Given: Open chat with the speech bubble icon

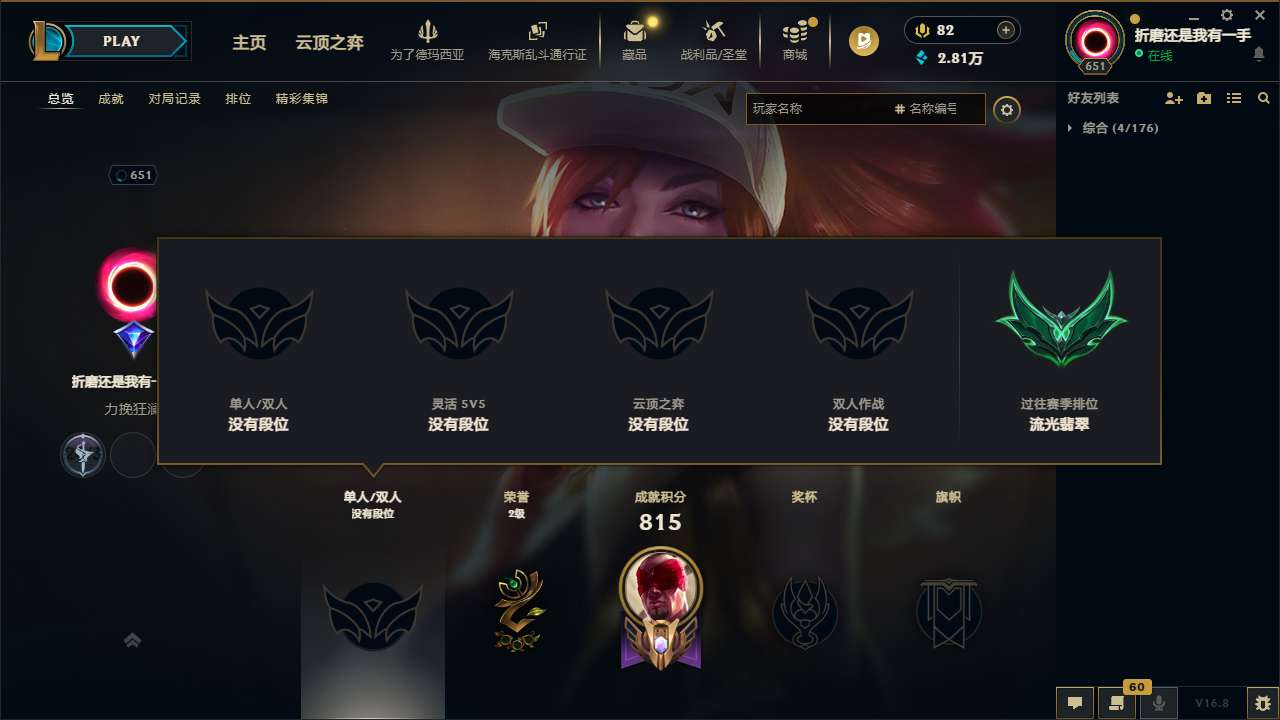Looking at the screenshot, I should point(1075,703).
